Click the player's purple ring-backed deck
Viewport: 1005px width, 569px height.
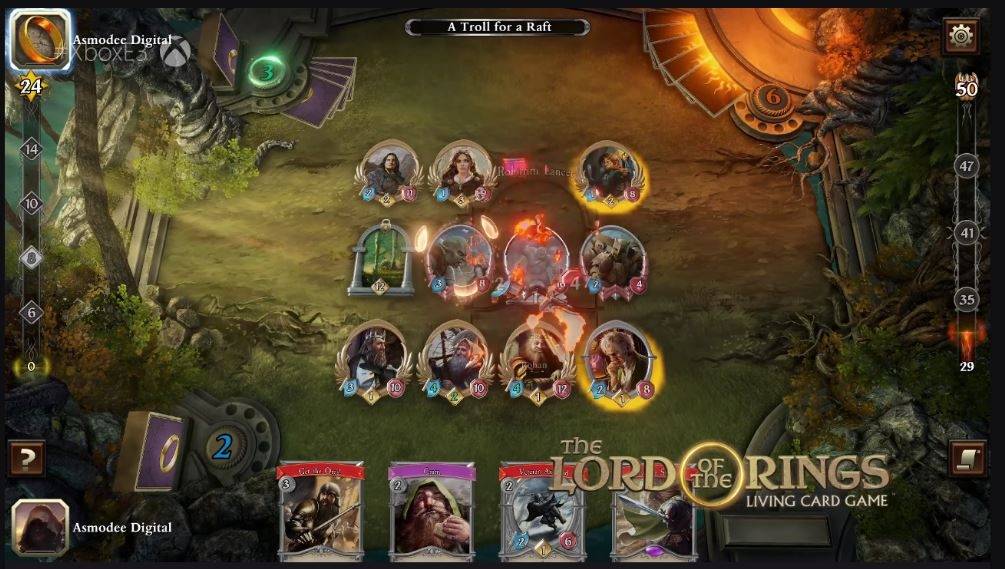(x=153, y=449)
